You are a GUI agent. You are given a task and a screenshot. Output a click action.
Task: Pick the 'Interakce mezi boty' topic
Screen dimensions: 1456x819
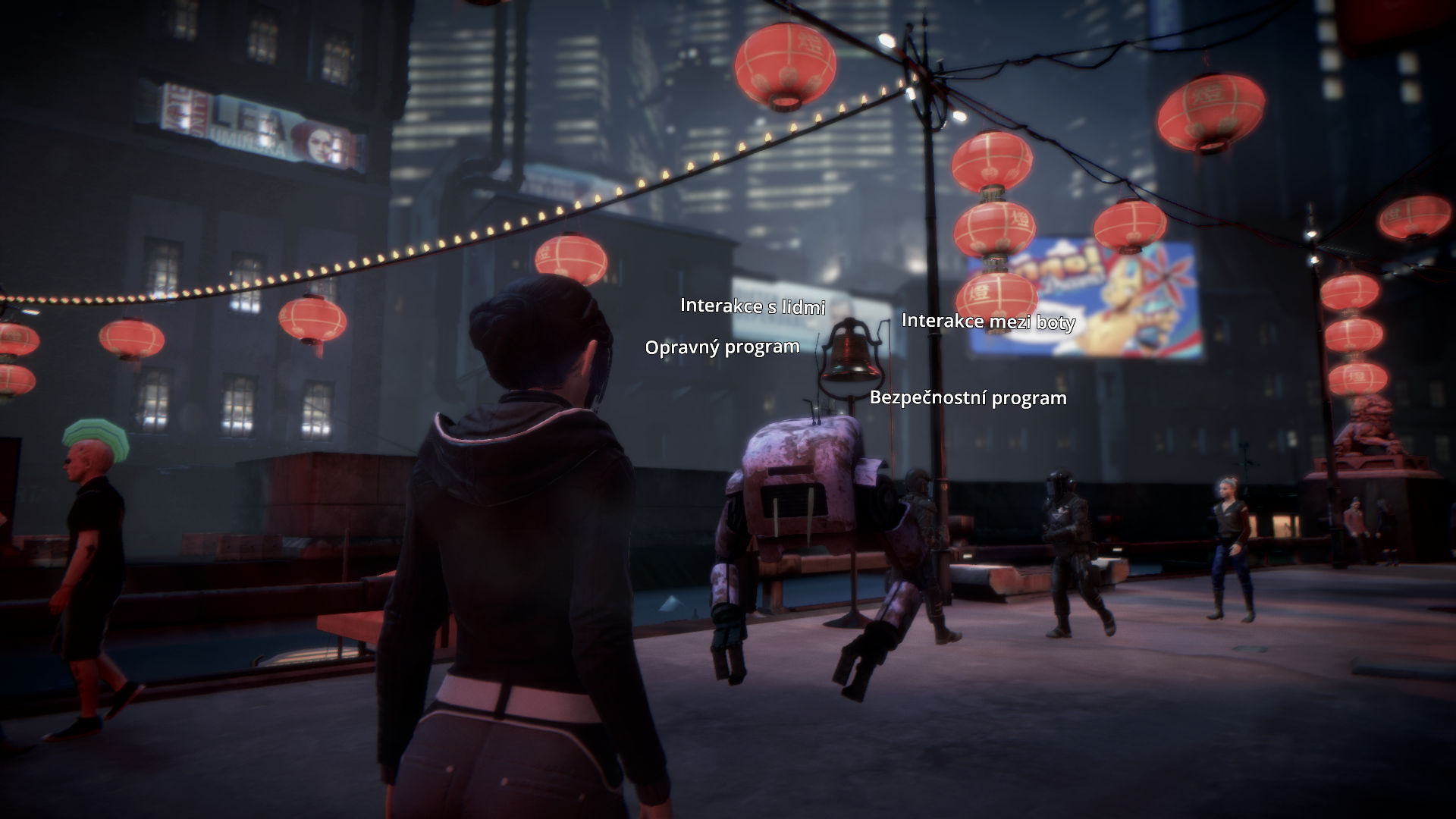click(x=987, y=322)
